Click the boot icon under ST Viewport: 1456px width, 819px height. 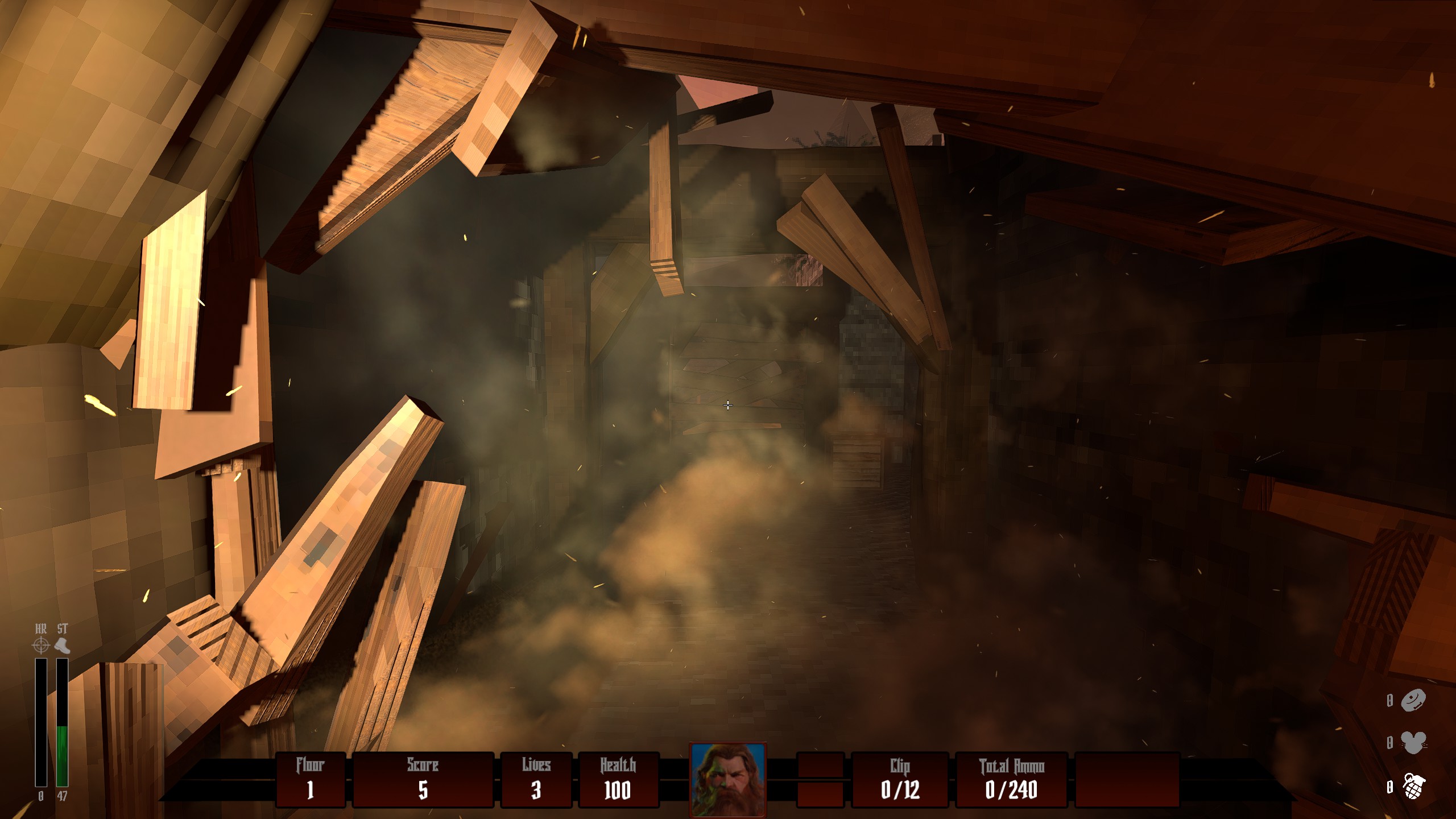[62, 646]
